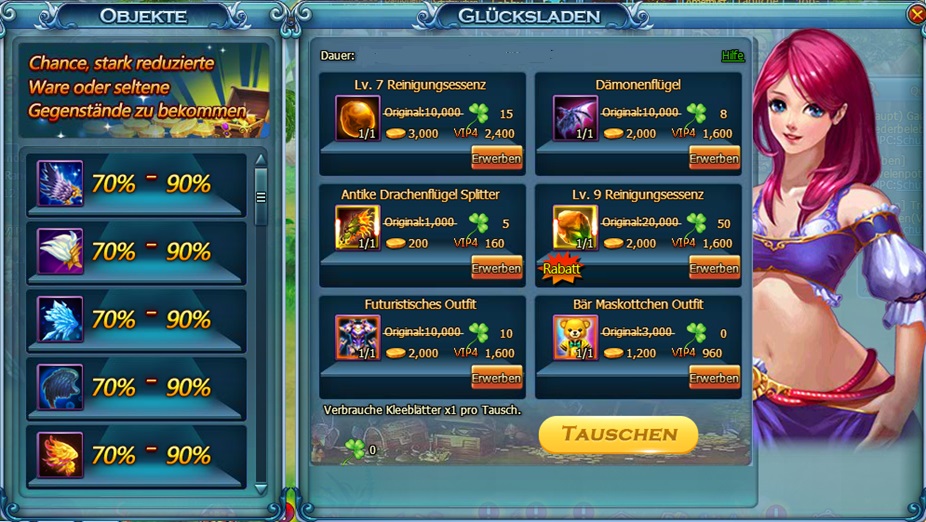Image resolution: width=926 pixels, height=522 pixels.
Task: Buy the Lv. 7 Reinigungsessenz with Erwerben
Action: point(496,158)
